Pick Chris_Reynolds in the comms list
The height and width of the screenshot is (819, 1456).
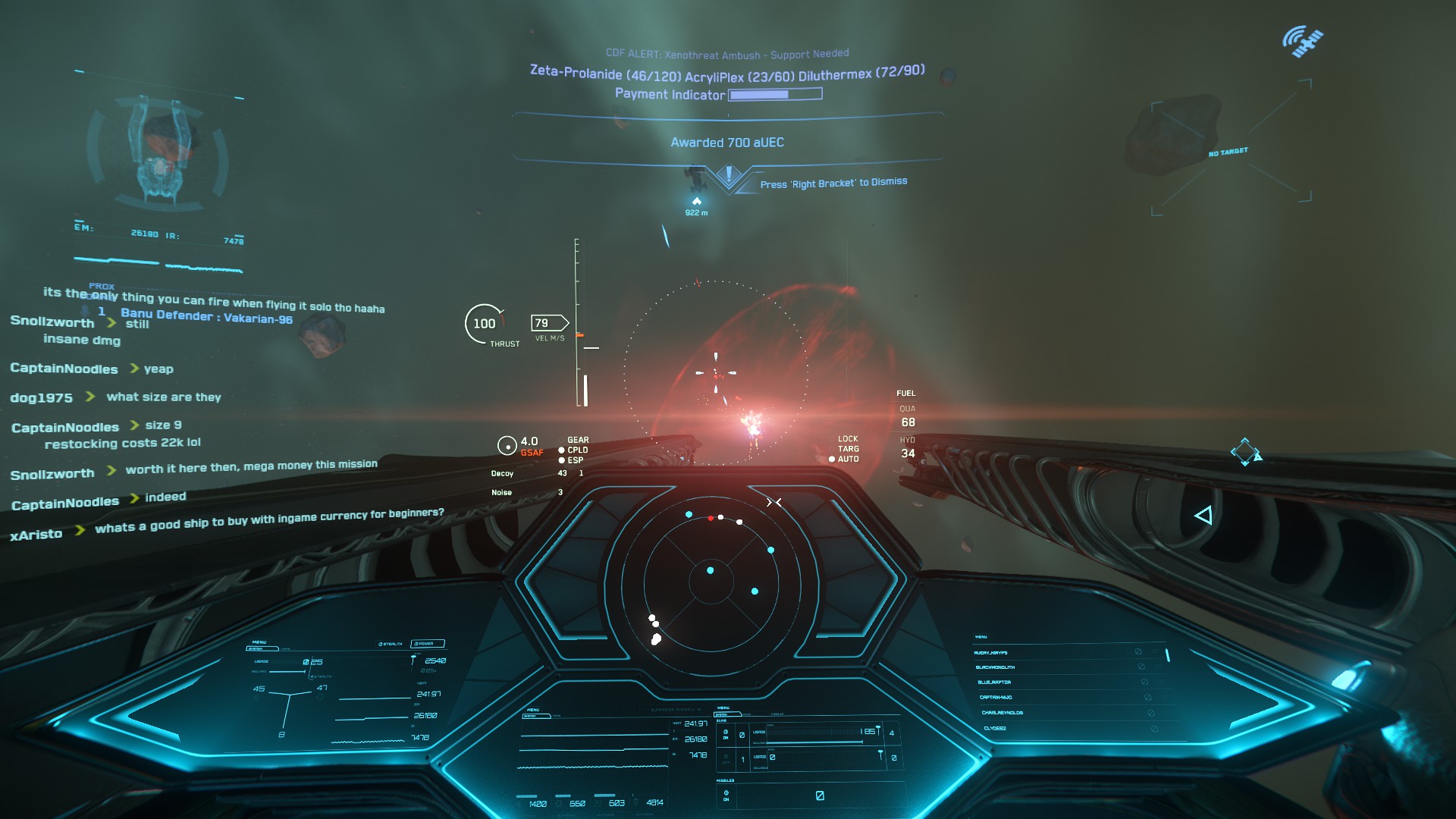1002,713
